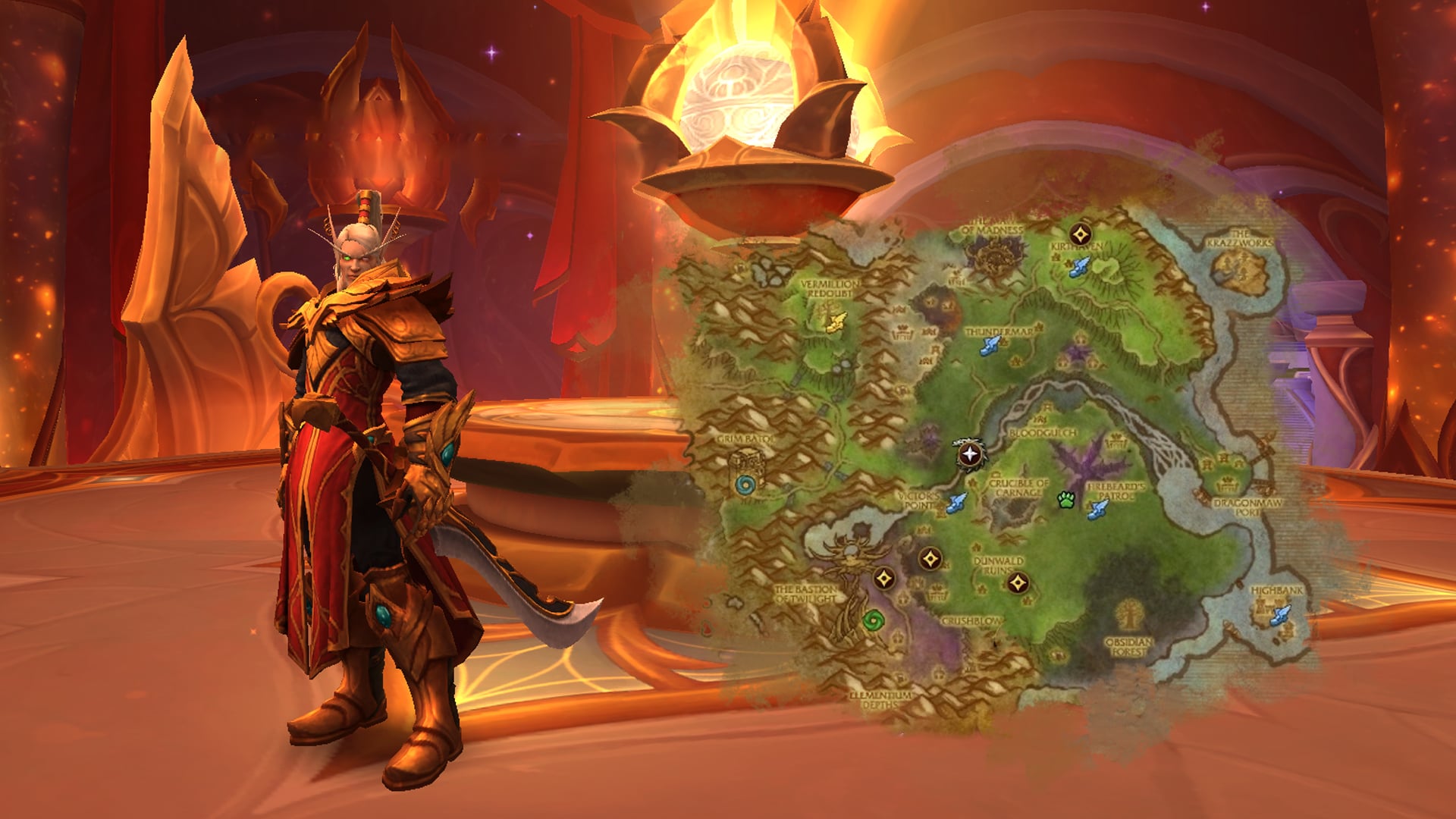
Task: Click the gold diamond marker beside Dunwald Ruins
Action: coord(1018,583)
